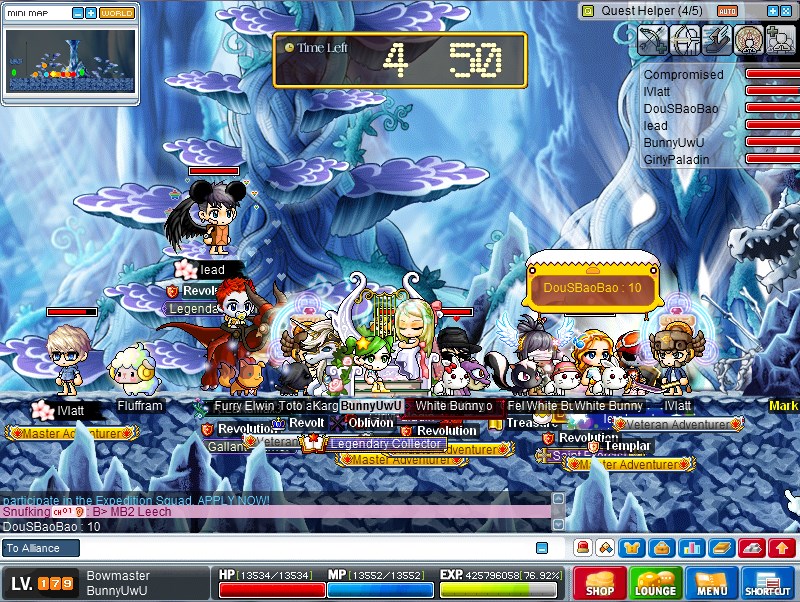Open the Shortcut panel
This screenshot has height=602, width=800.
(767, 584)
